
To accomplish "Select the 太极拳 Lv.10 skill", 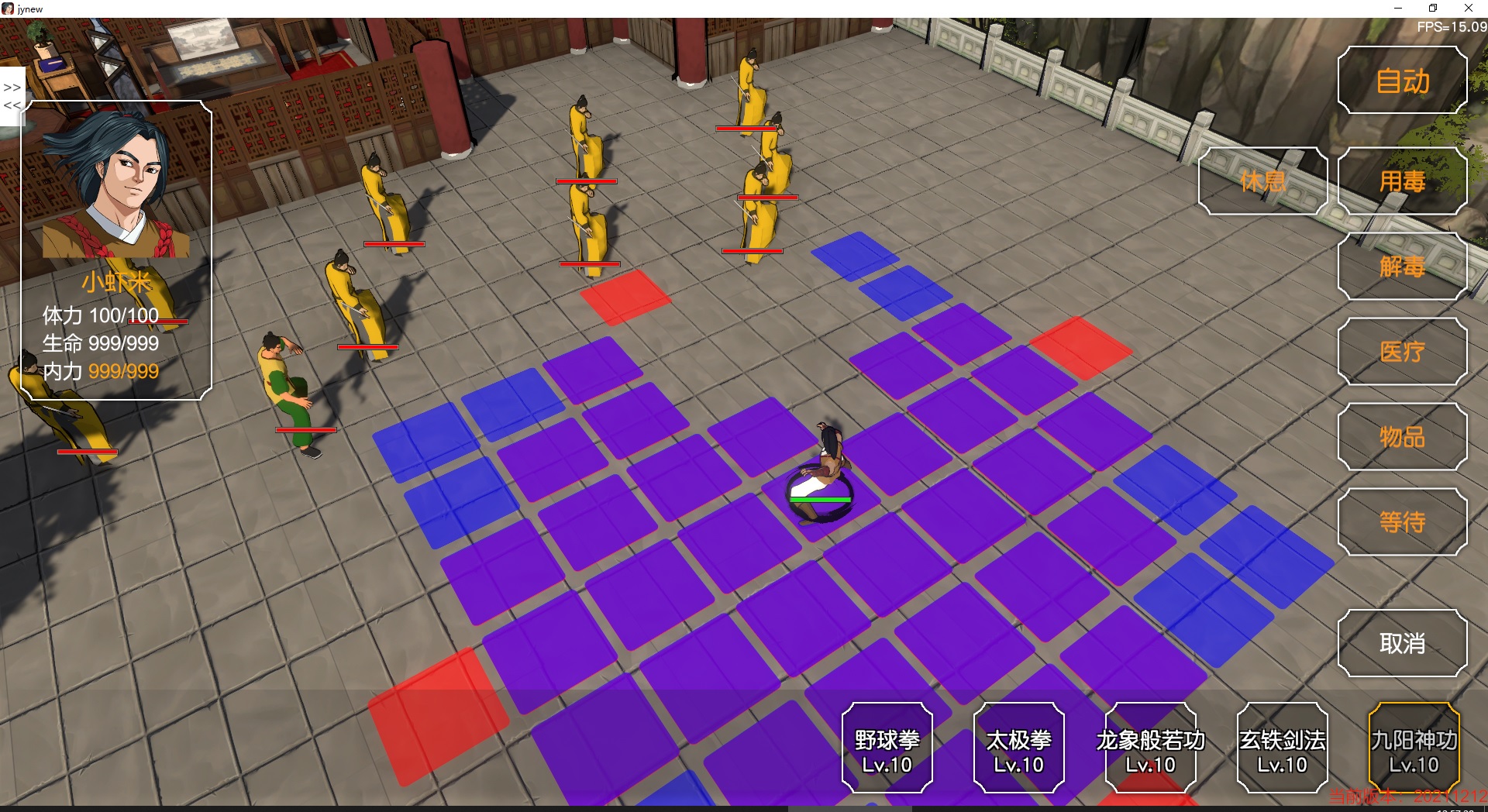I will tap(1018, 748).
